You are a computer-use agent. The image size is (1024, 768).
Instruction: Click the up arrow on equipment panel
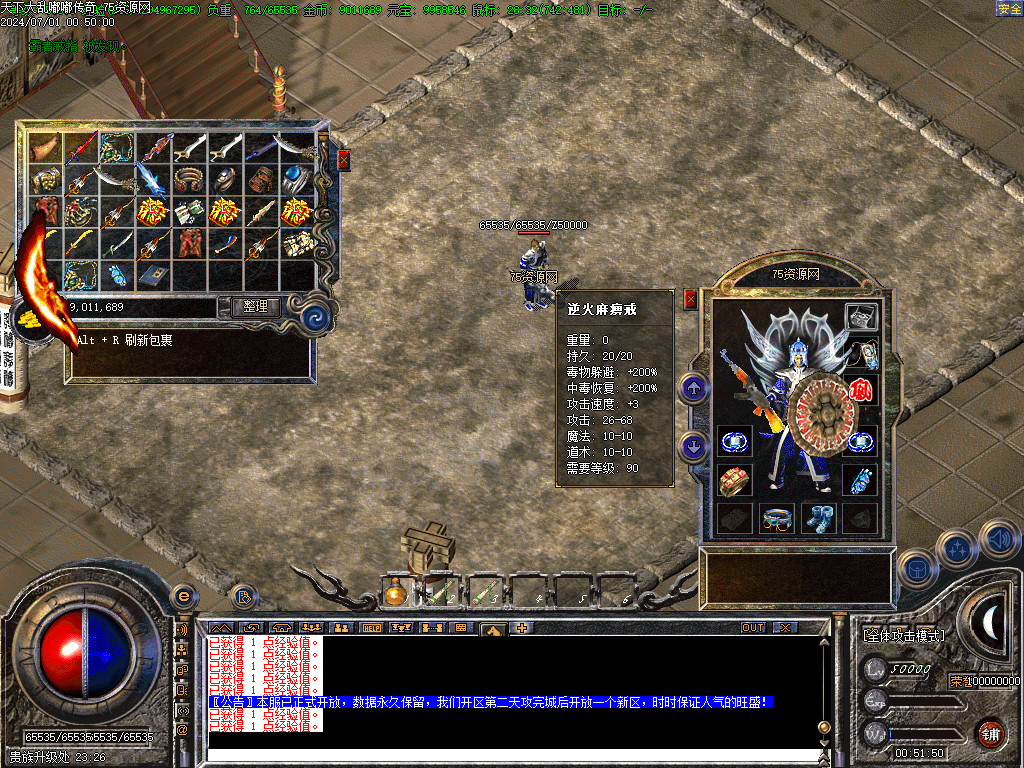point(694,388)
